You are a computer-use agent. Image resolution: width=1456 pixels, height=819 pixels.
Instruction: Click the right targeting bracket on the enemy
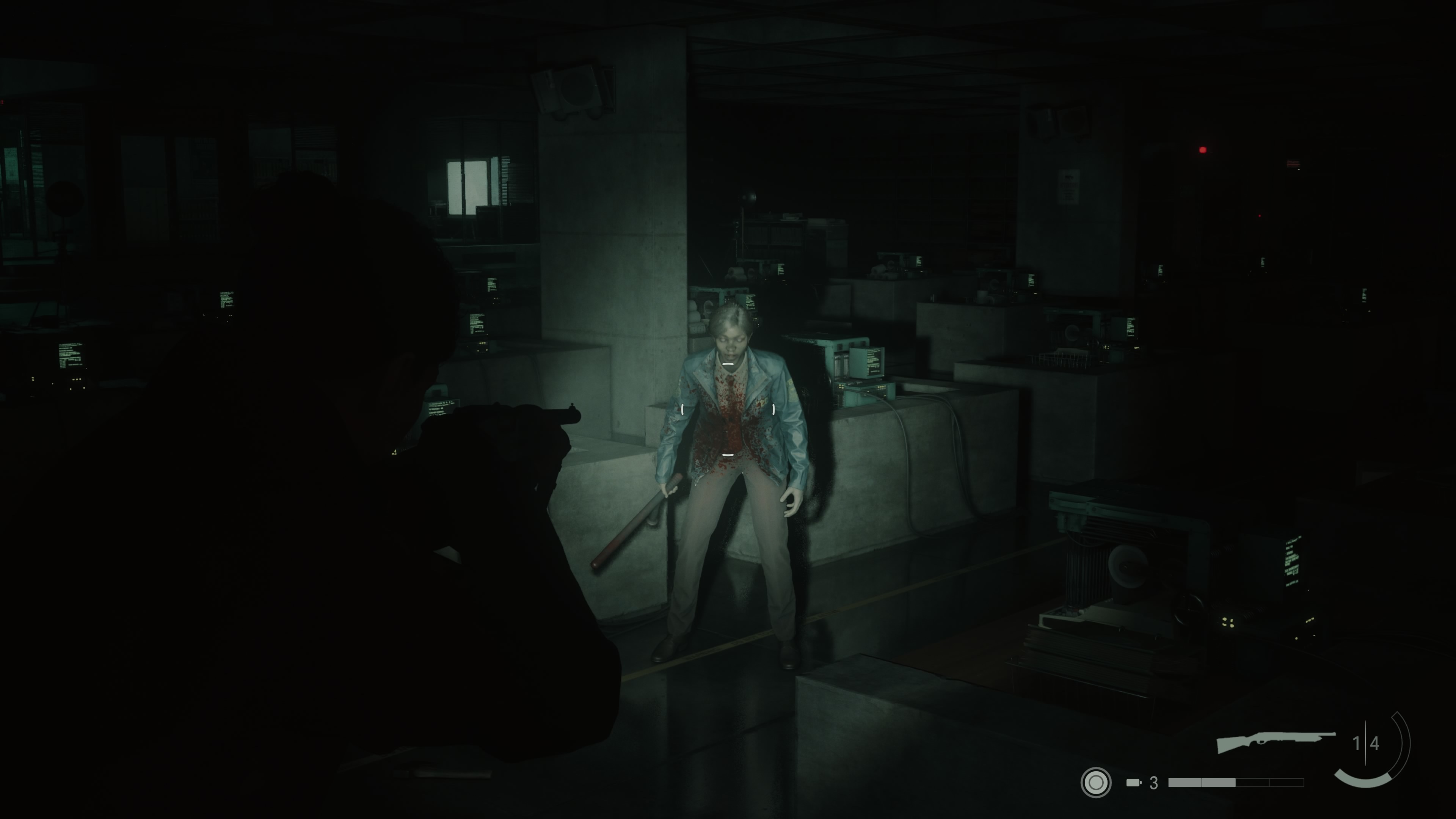click(773, 409)
